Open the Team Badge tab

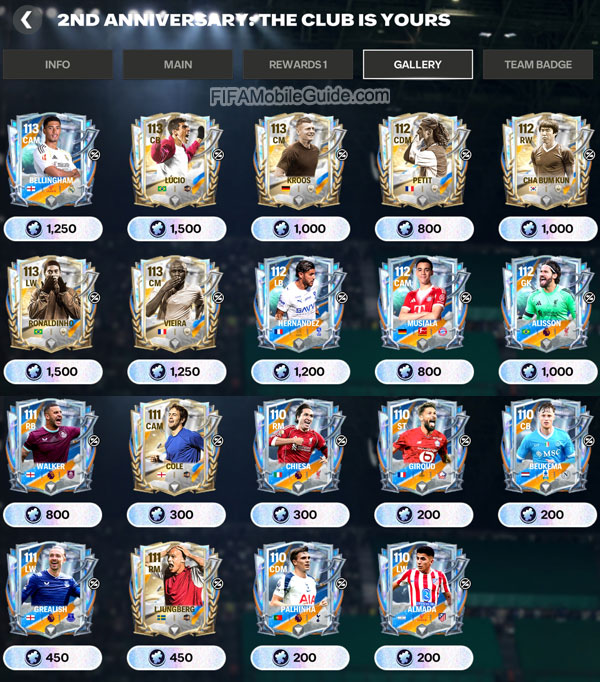pos(538,65)
